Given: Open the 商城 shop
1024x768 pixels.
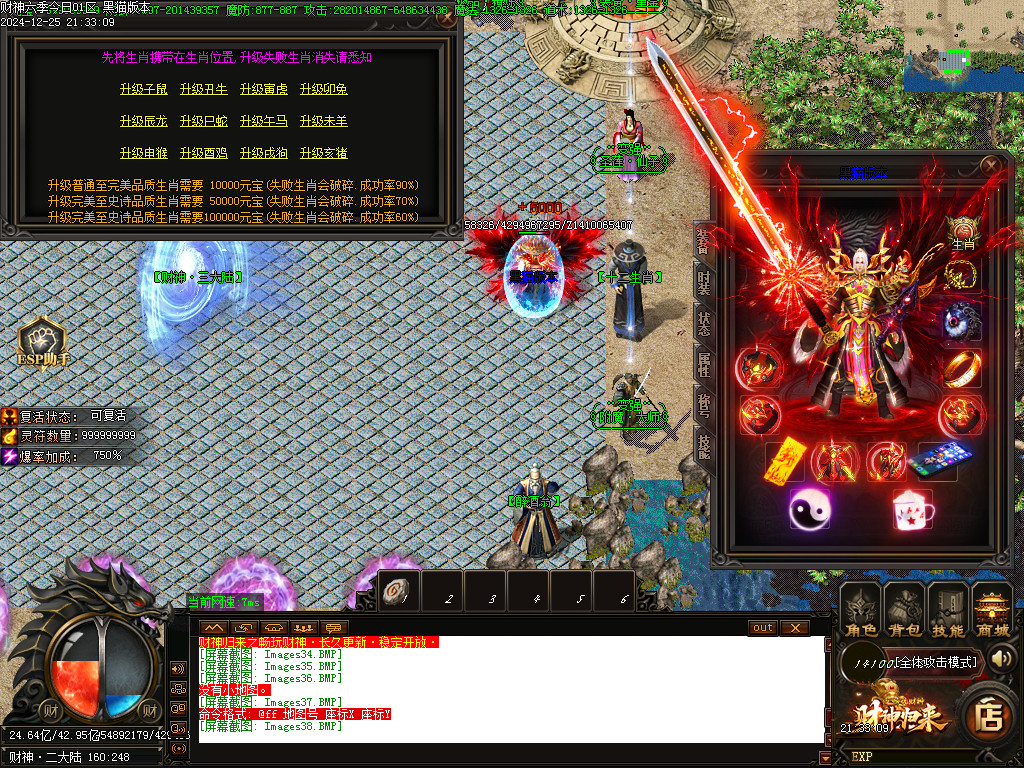Looking at the screenshot, I should 991,611.
